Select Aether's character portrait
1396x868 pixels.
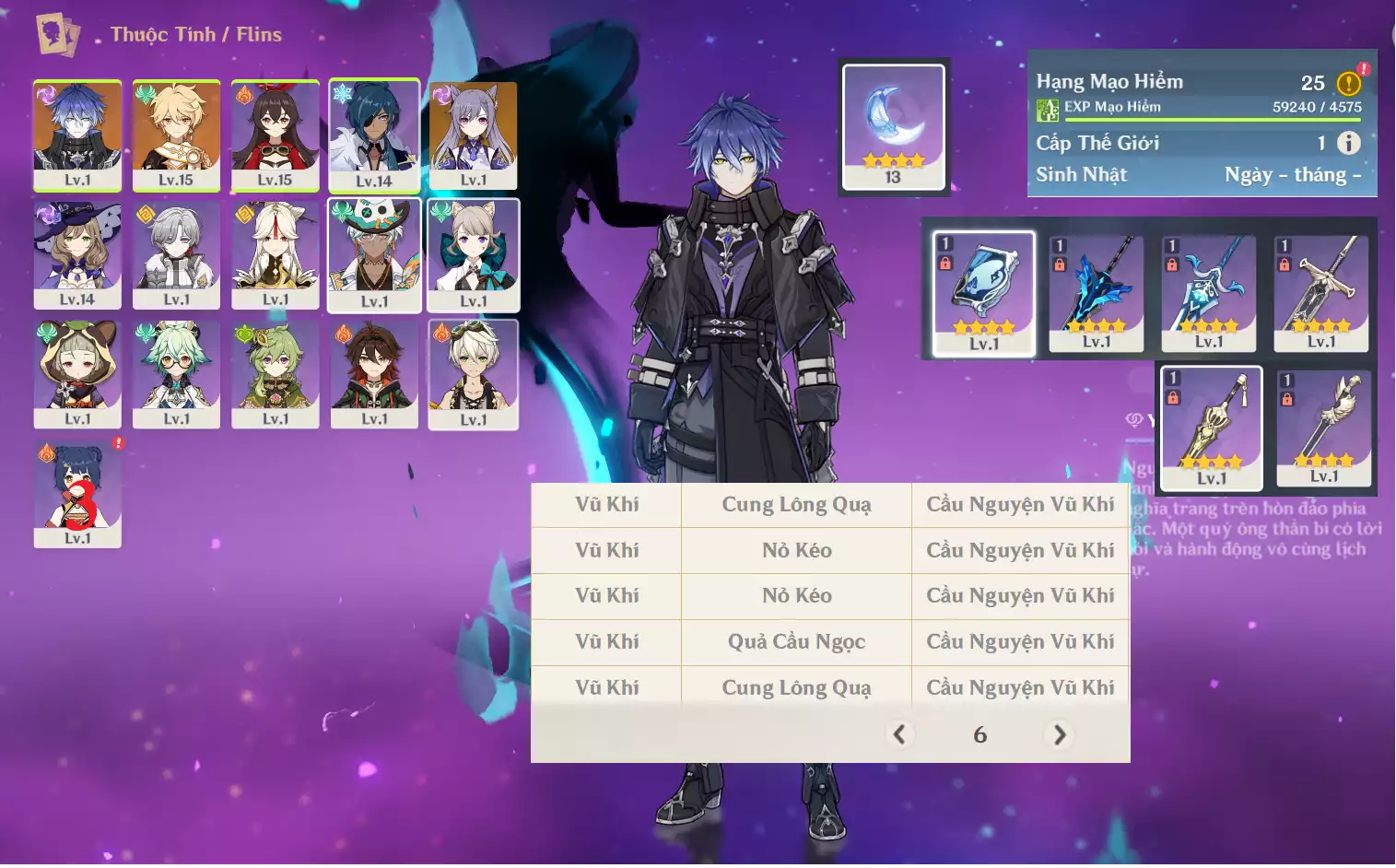click(x=176, y=135)
